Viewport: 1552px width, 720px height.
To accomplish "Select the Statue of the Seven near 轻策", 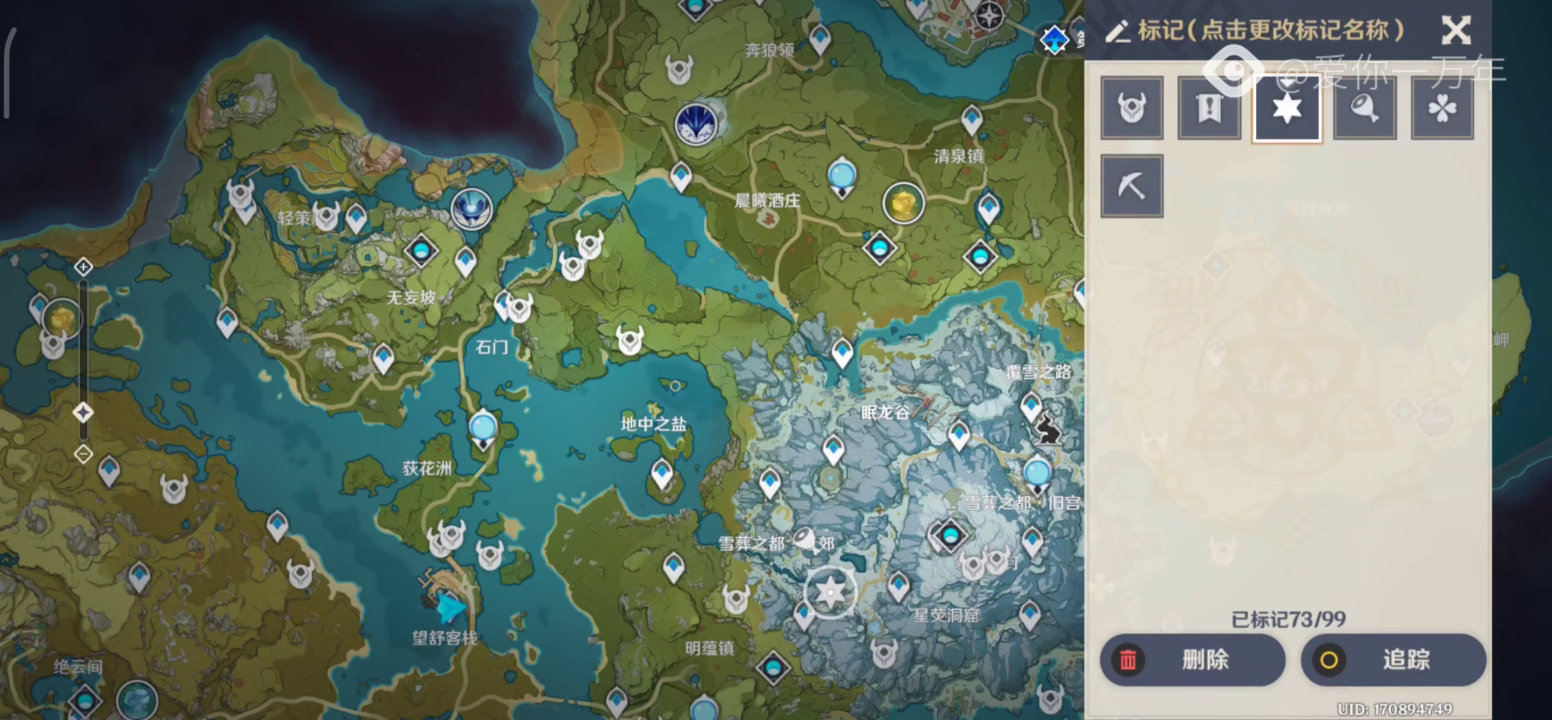I will [470, 208].
